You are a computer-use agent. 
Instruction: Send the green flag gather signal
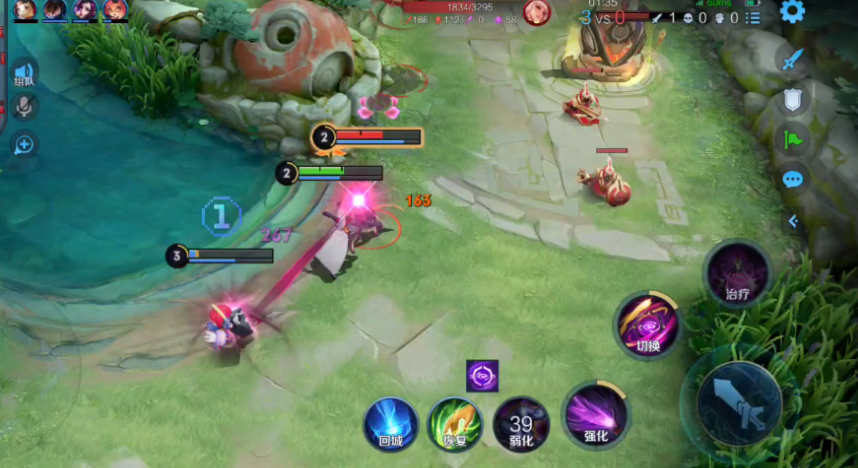pos(793,139)
